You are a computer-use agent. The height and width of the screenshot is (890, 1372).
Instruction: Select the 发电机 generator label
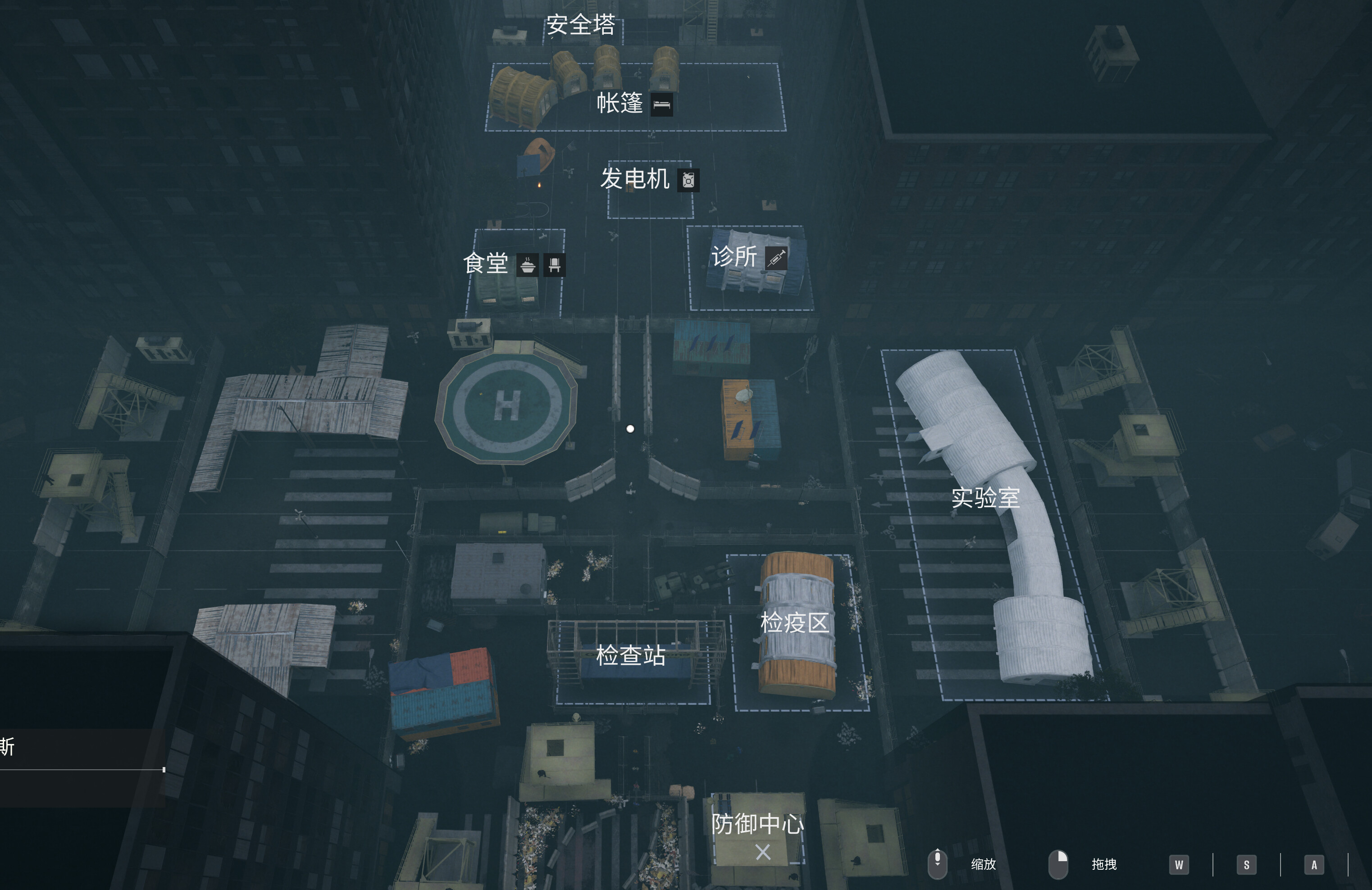tap(635, 179)
